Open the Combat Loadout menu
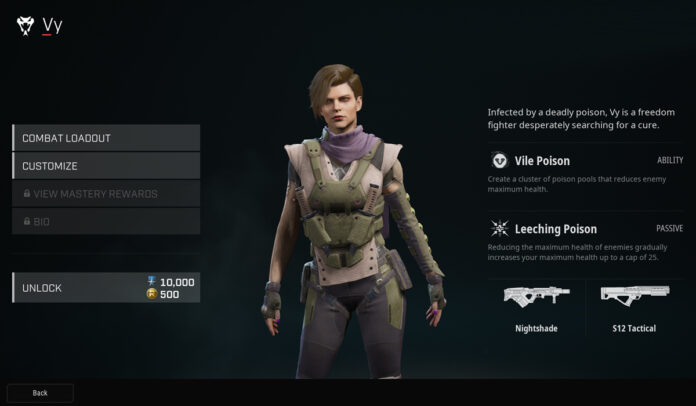Screen dimensions: 696x406 [106, 138]
